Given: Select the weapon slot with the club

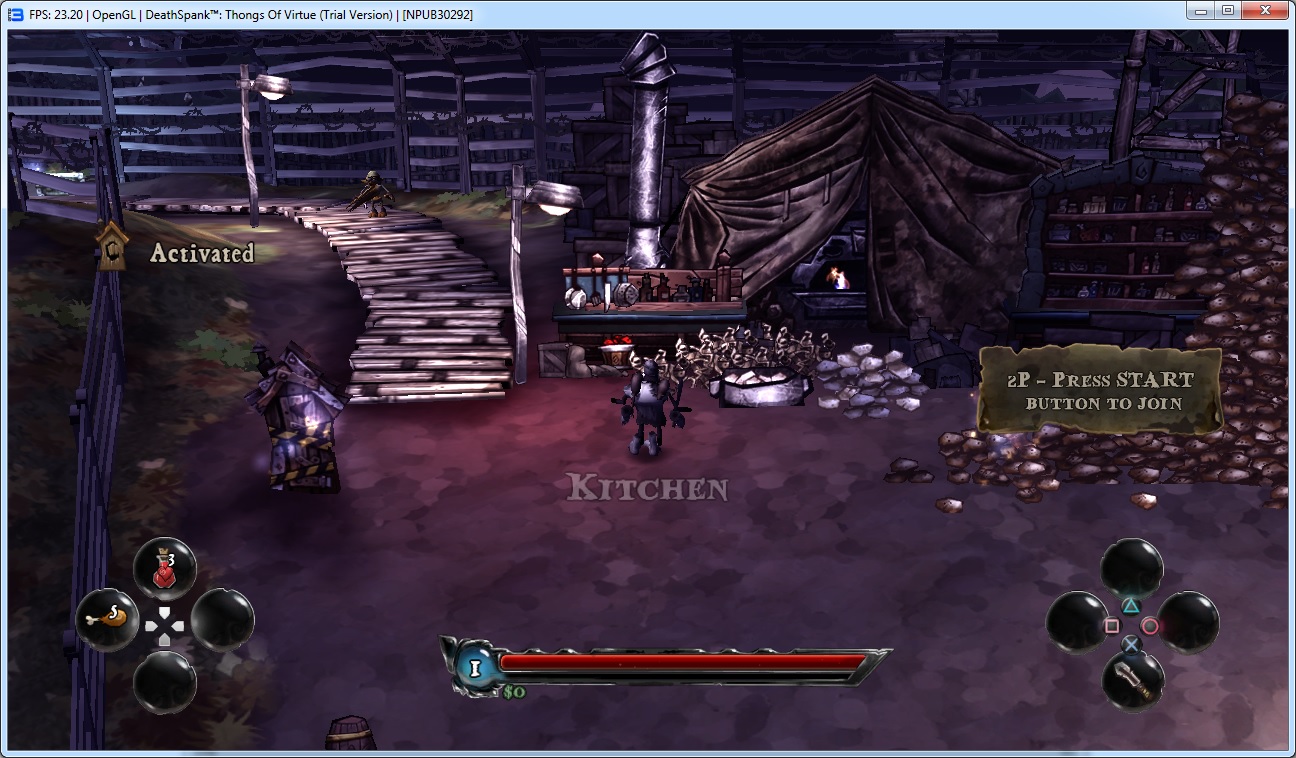Looking at the screenshot, I should 1132,681.
